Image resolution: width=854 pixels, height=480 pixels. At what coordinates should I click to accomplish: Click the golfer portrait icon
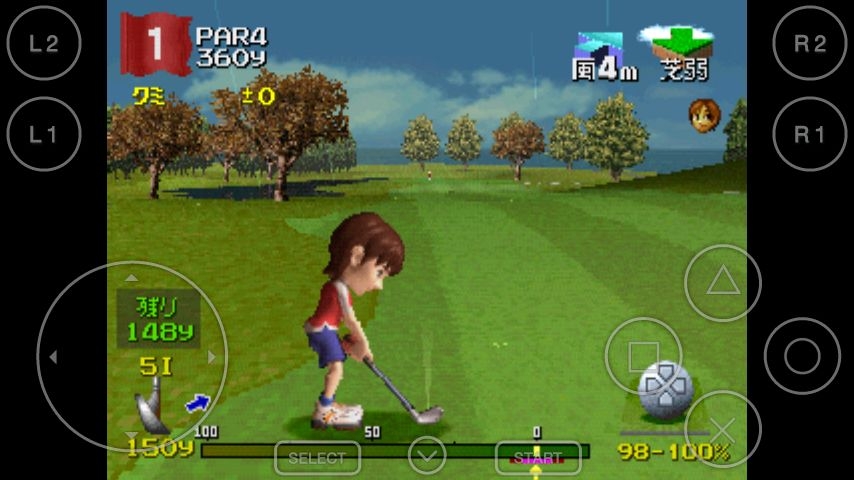click(703, 114)
